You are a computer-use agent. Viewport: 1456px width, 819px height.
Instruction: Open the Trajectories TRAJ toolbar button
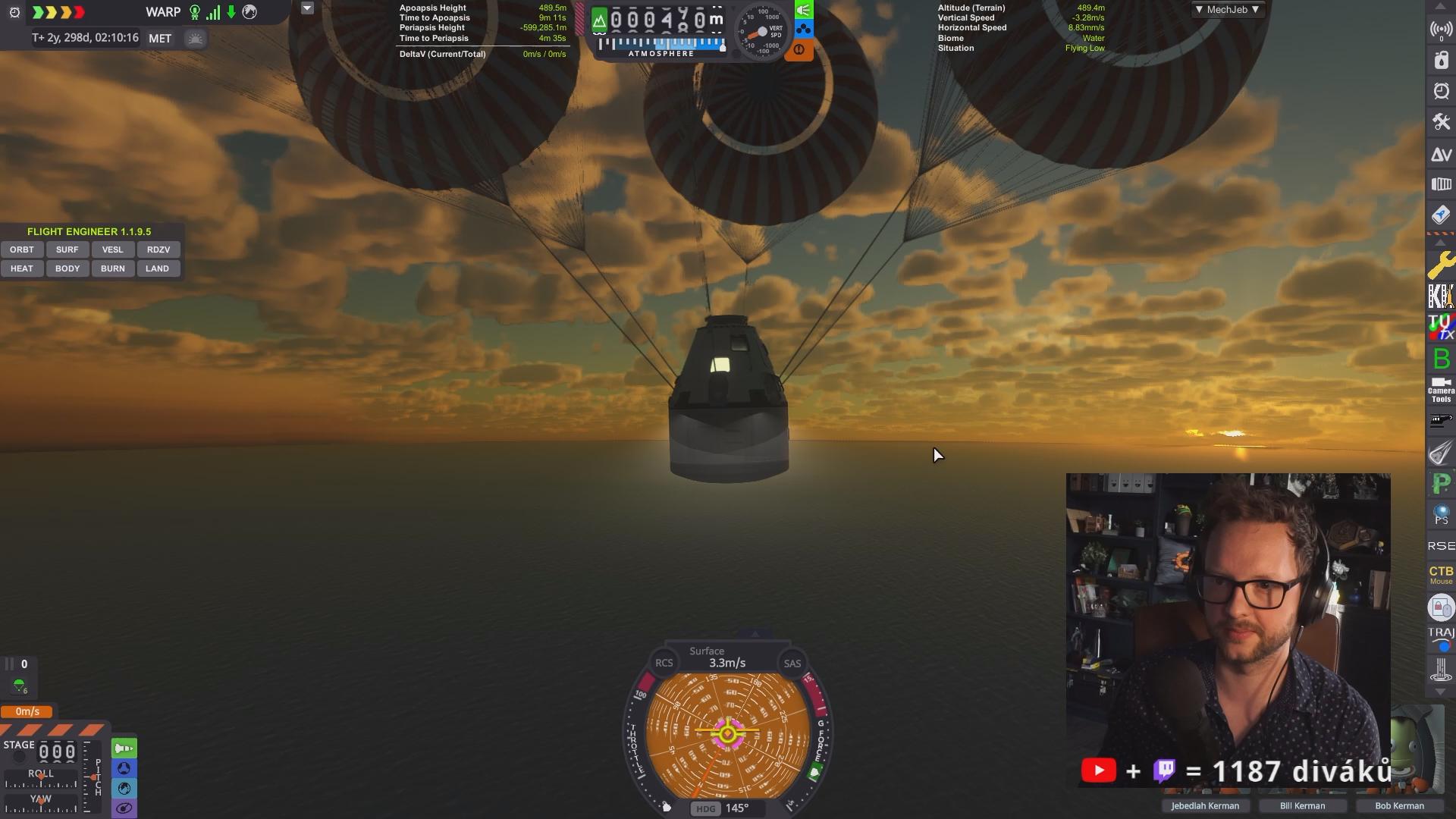click(1441, 638)
